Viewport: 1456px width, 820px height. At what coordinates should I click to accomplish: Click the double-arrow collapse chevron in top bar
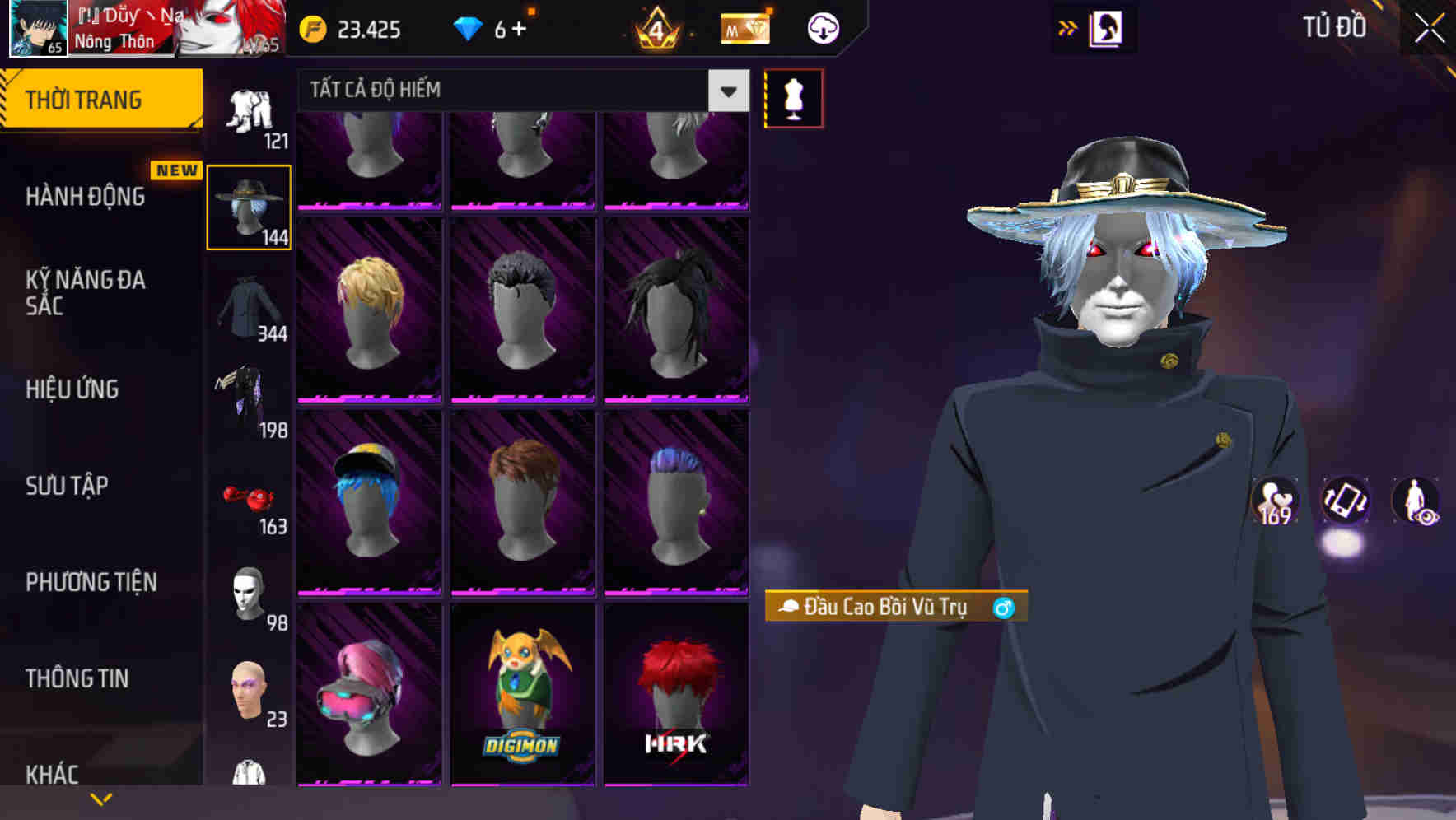(x=1066, y=27)
